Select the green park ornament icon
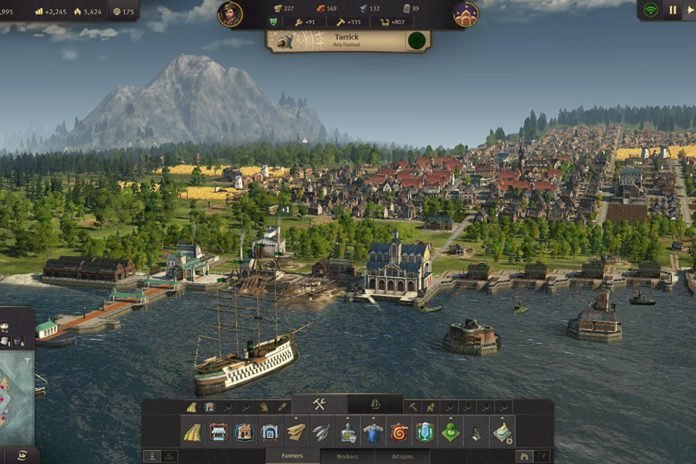Viewport: 696px width, 464px height. (451, 432)
